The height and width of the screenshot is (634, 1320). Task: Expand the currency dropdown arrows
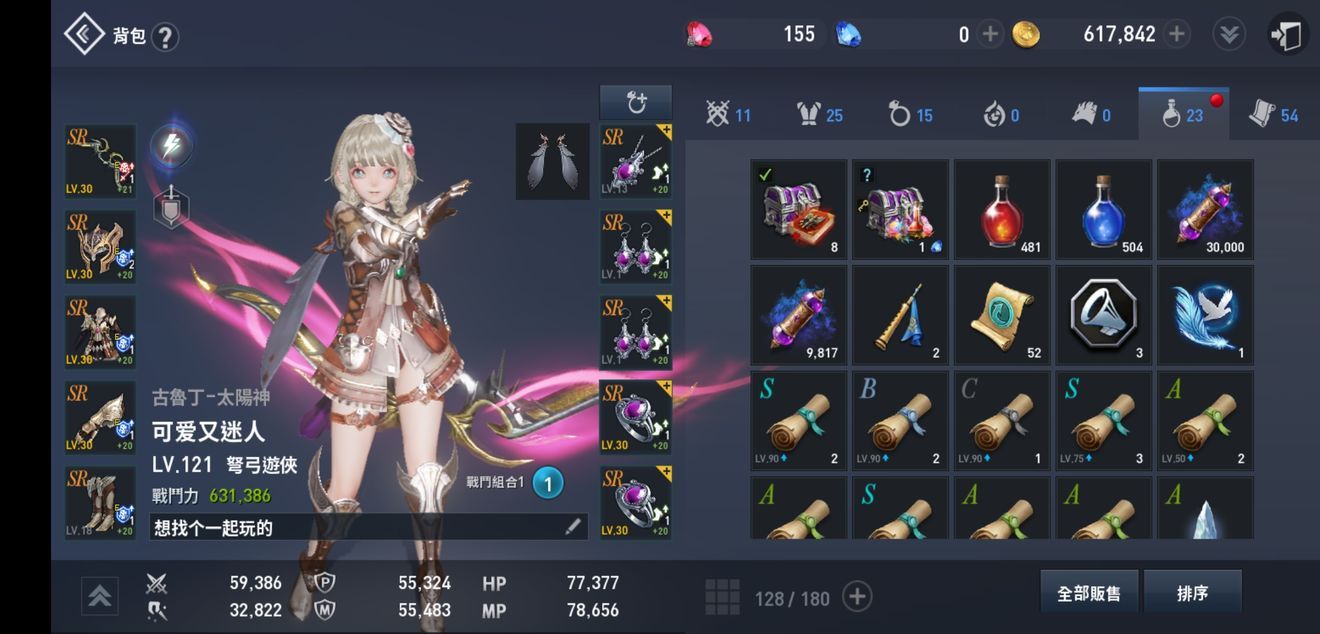1229,34
